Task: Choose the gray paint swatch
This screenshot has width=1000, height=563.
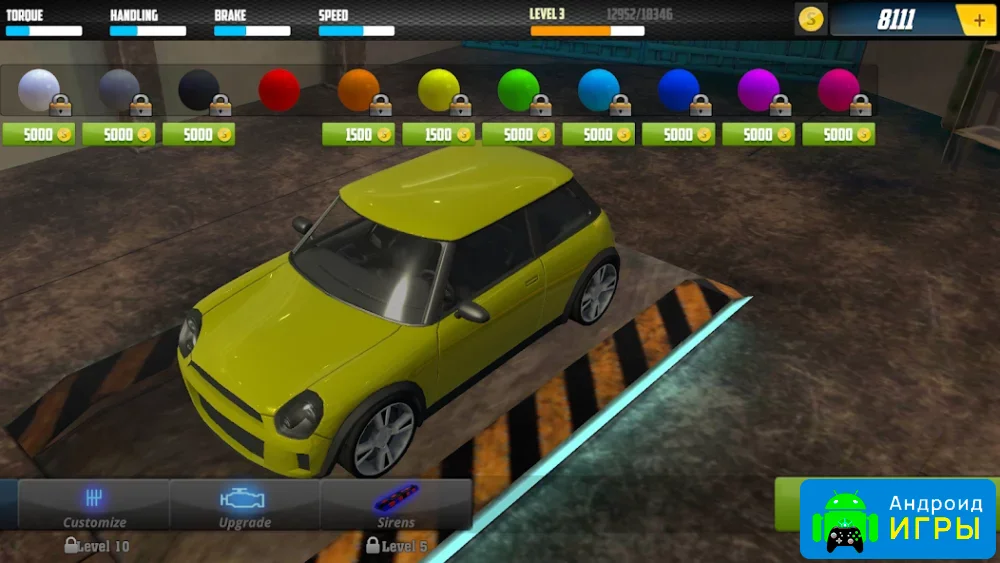Action: 119,90
